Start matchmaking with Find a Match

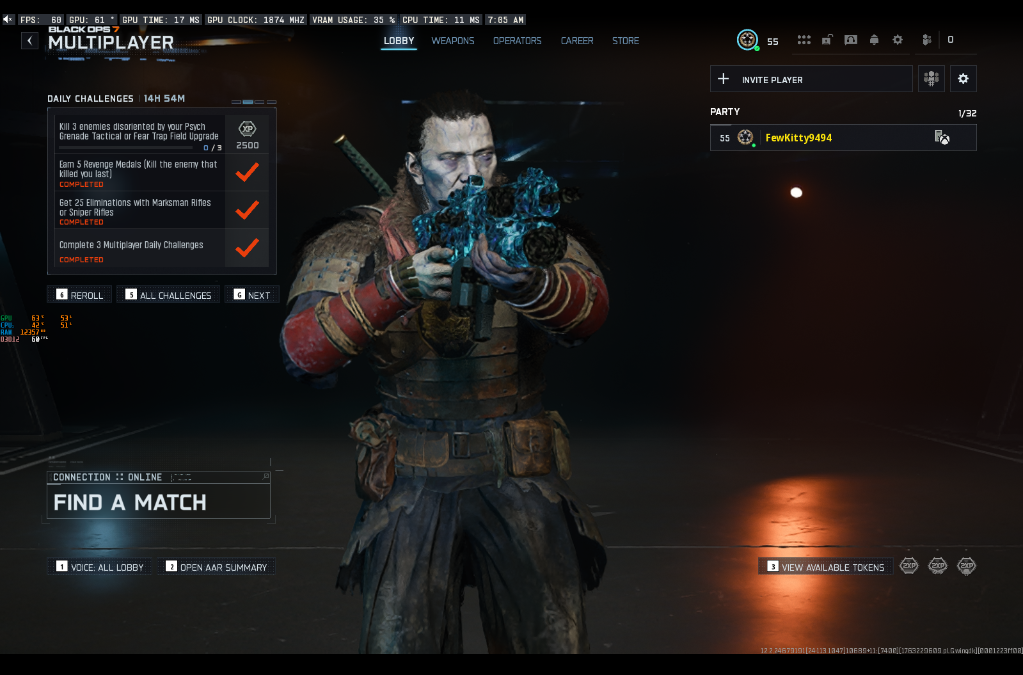coord(158,502)
